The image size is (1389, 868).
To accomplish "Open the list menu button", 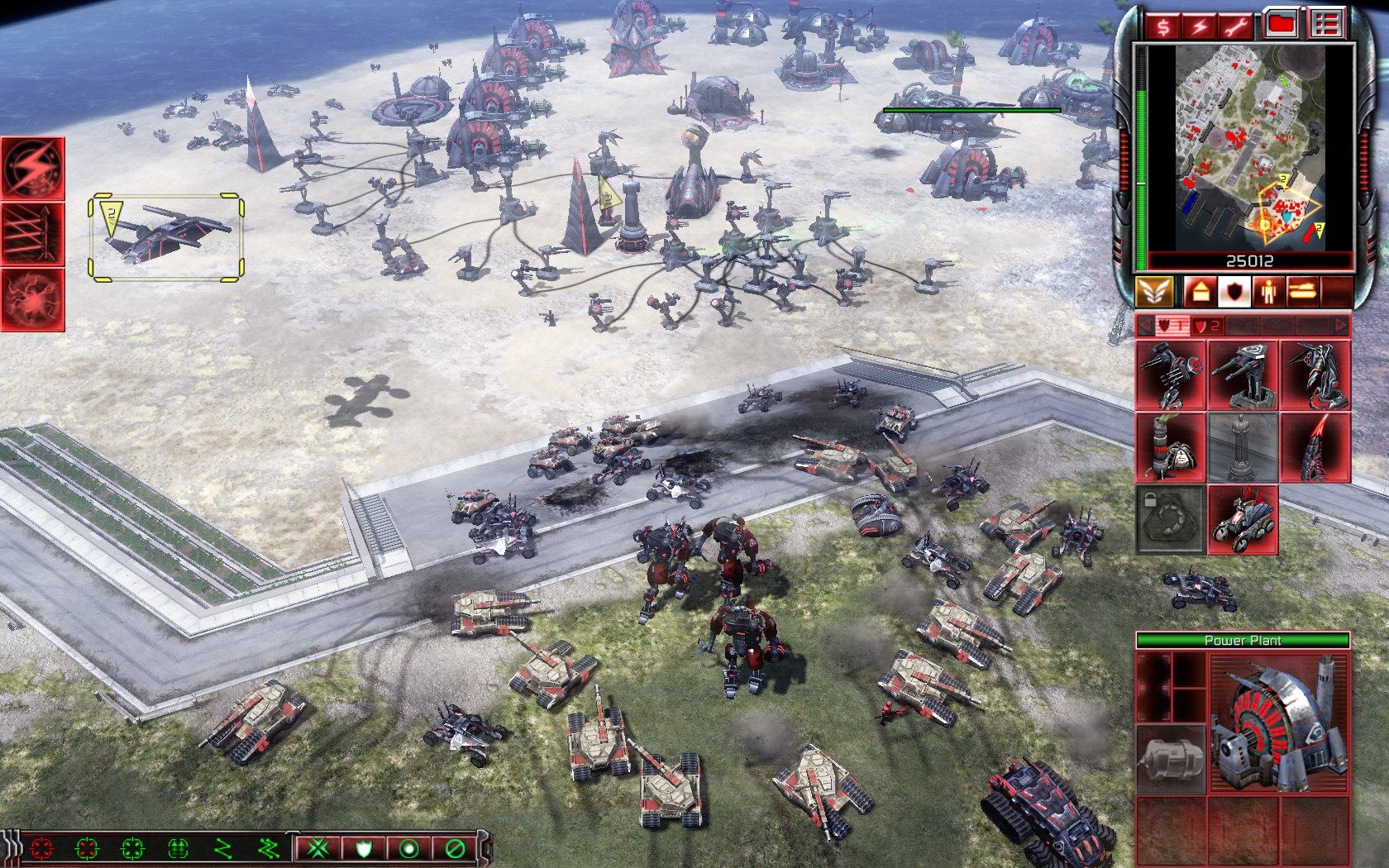I will point(1325,26).
